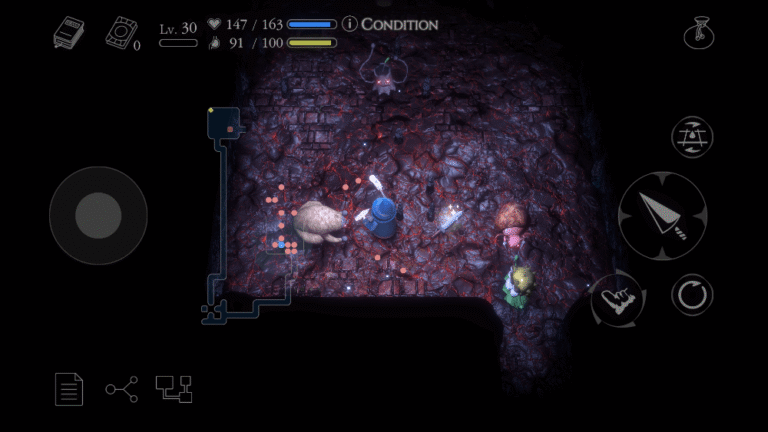Tap the circular arrow wait button
The height and width of the screenshot is (432, 768).
[x=692, y=295]
